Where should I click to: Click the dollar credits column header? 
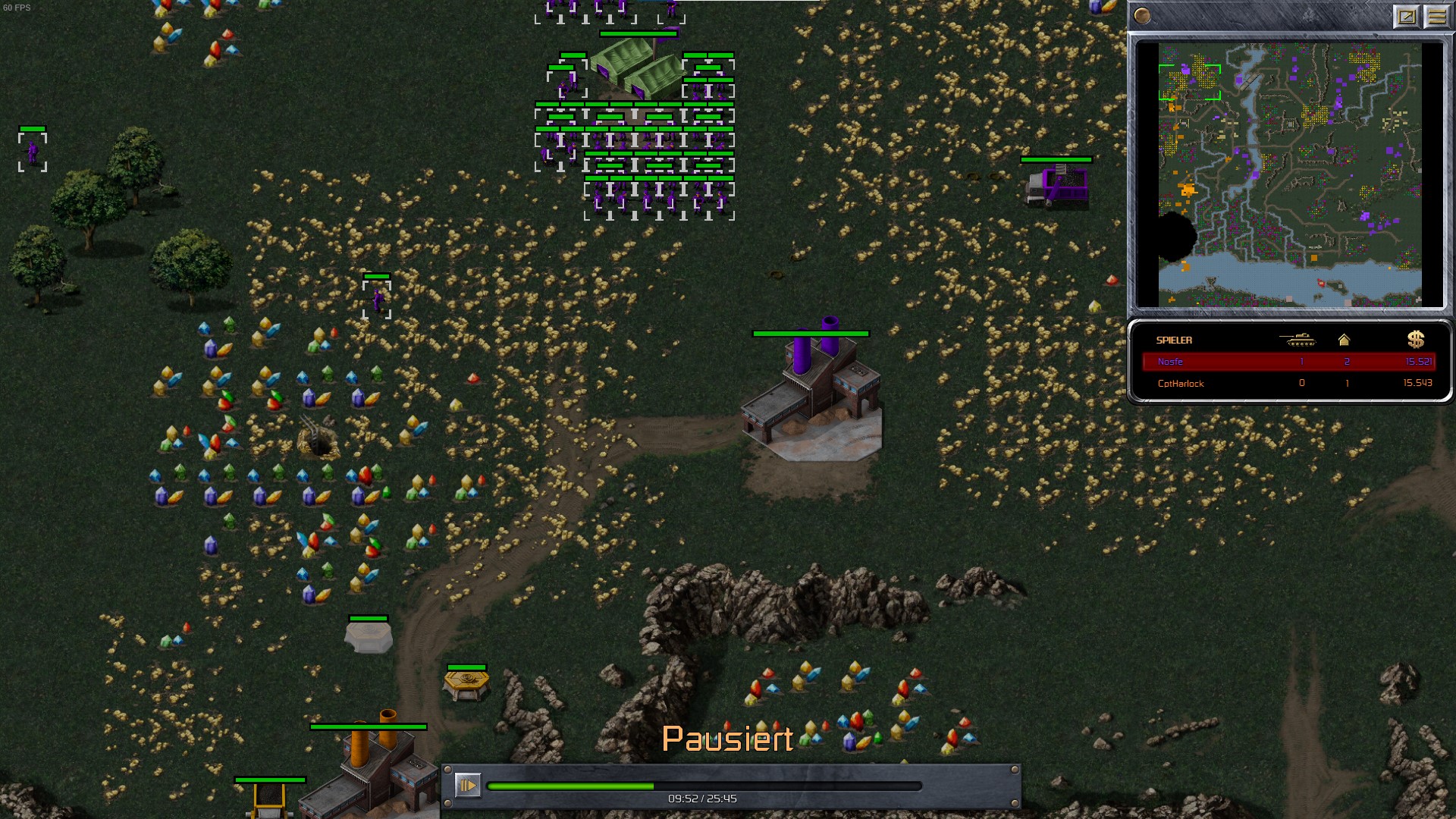click(1415, 340)
